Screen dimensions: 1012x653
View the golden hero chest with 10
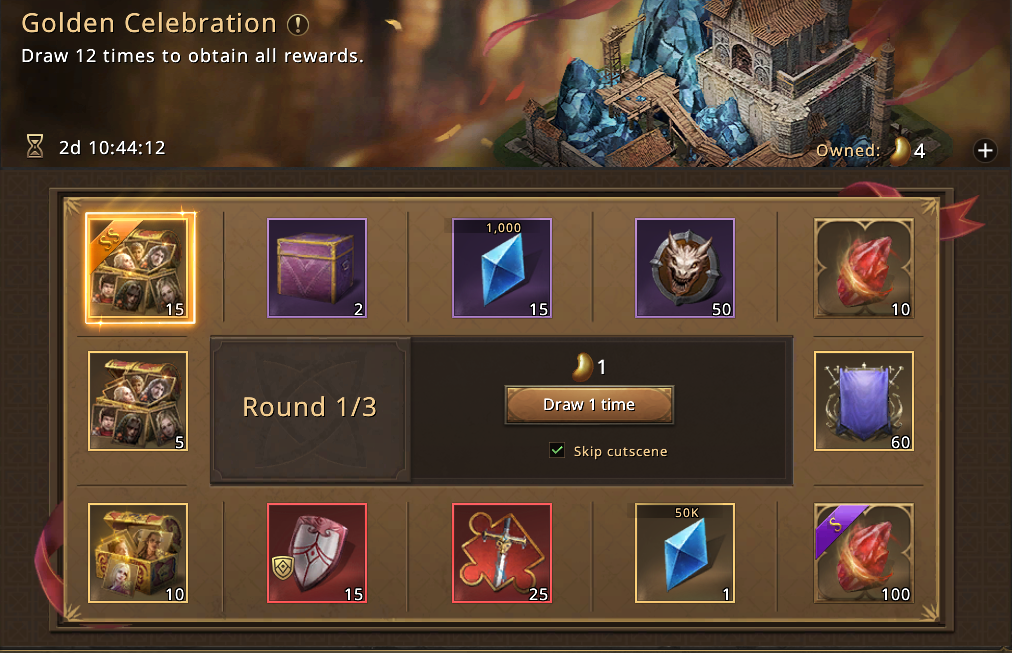click(x=138, y=553)
